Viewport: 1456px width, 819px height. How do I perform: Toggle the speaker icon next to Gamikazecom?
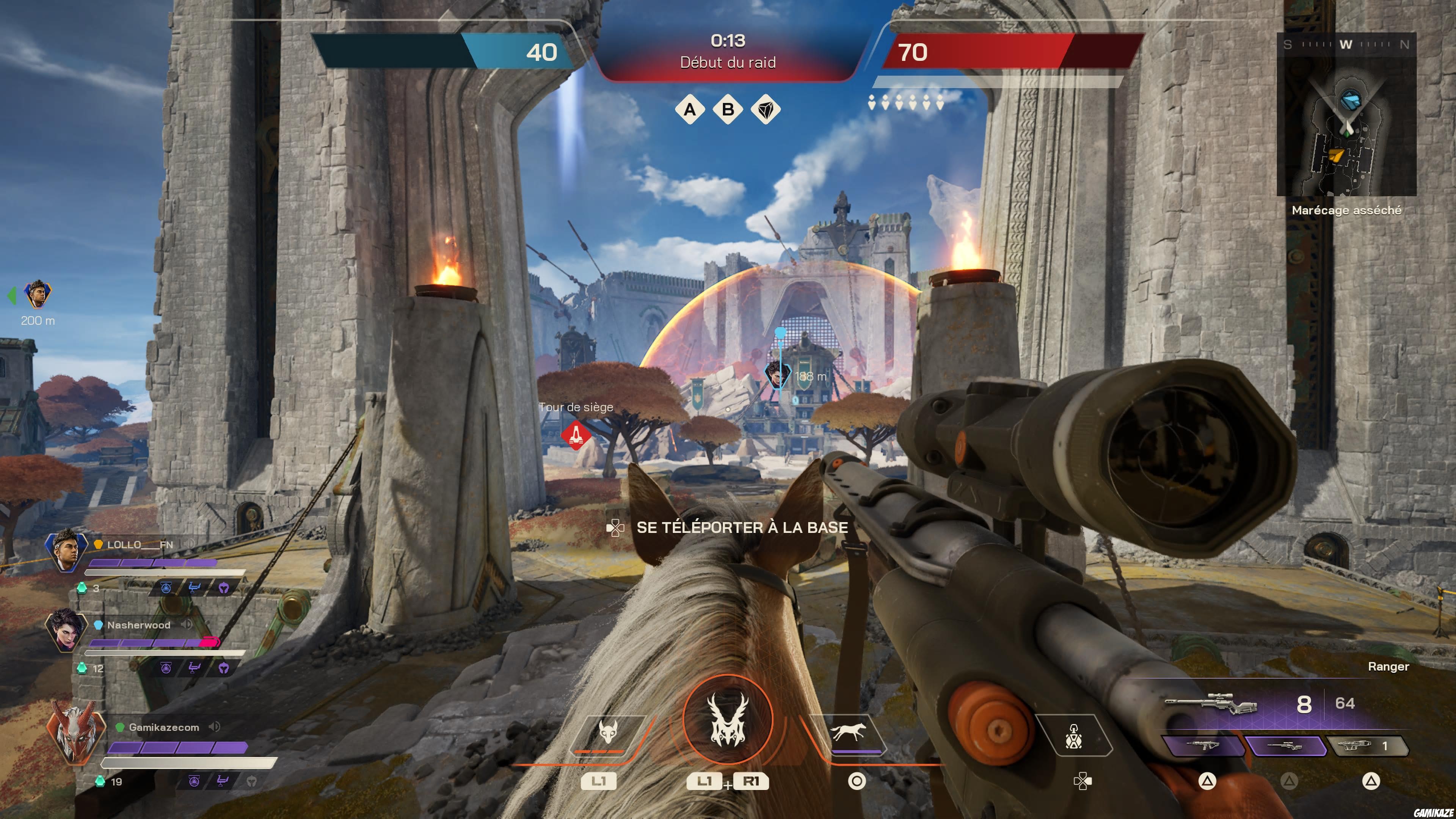[x=214, y=727]
